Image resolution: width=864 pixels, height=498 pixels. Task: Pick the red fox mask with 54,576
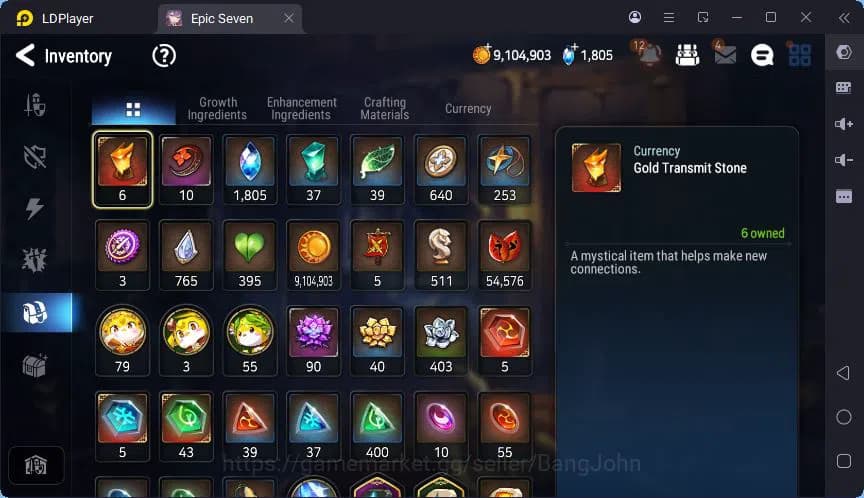point(504,252)
